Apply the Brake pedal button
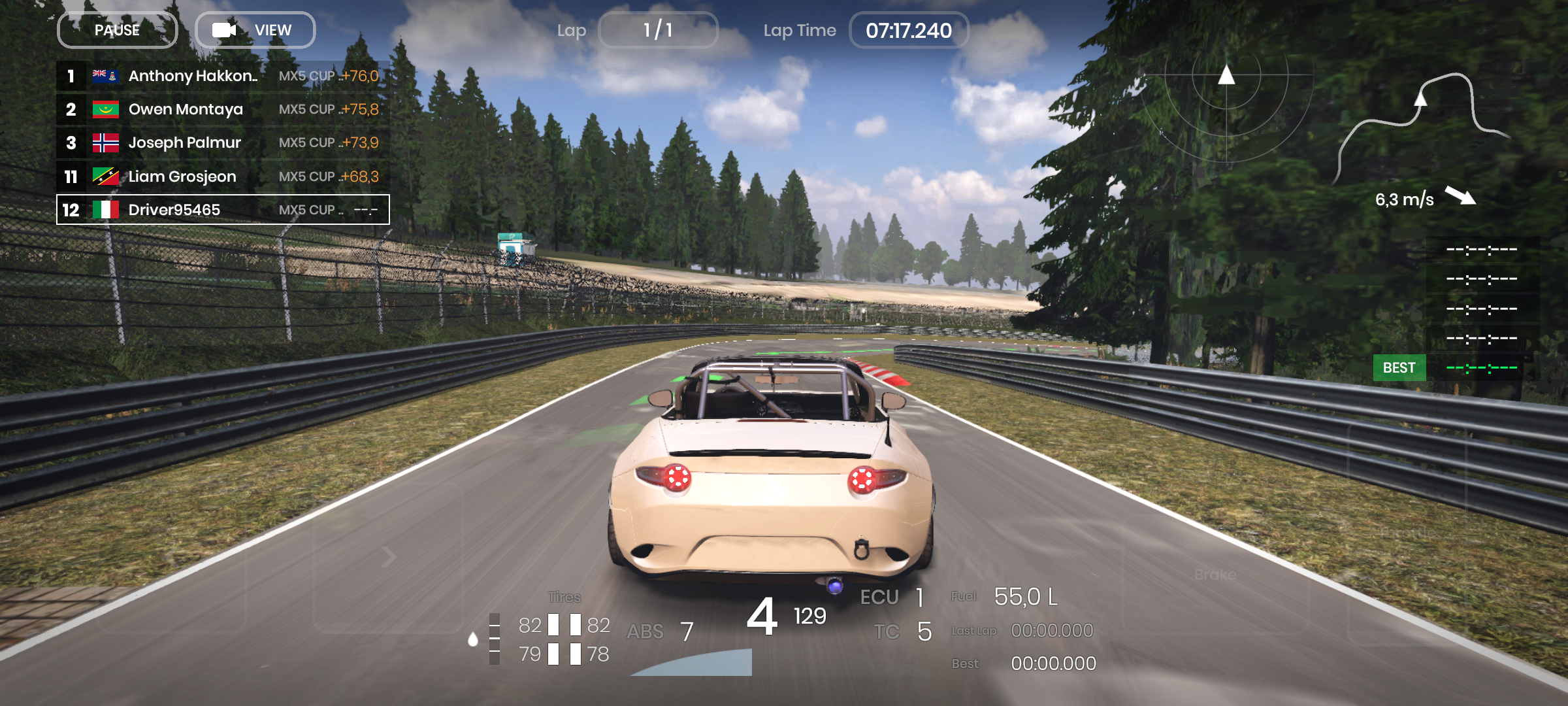 pos(1215,575)
